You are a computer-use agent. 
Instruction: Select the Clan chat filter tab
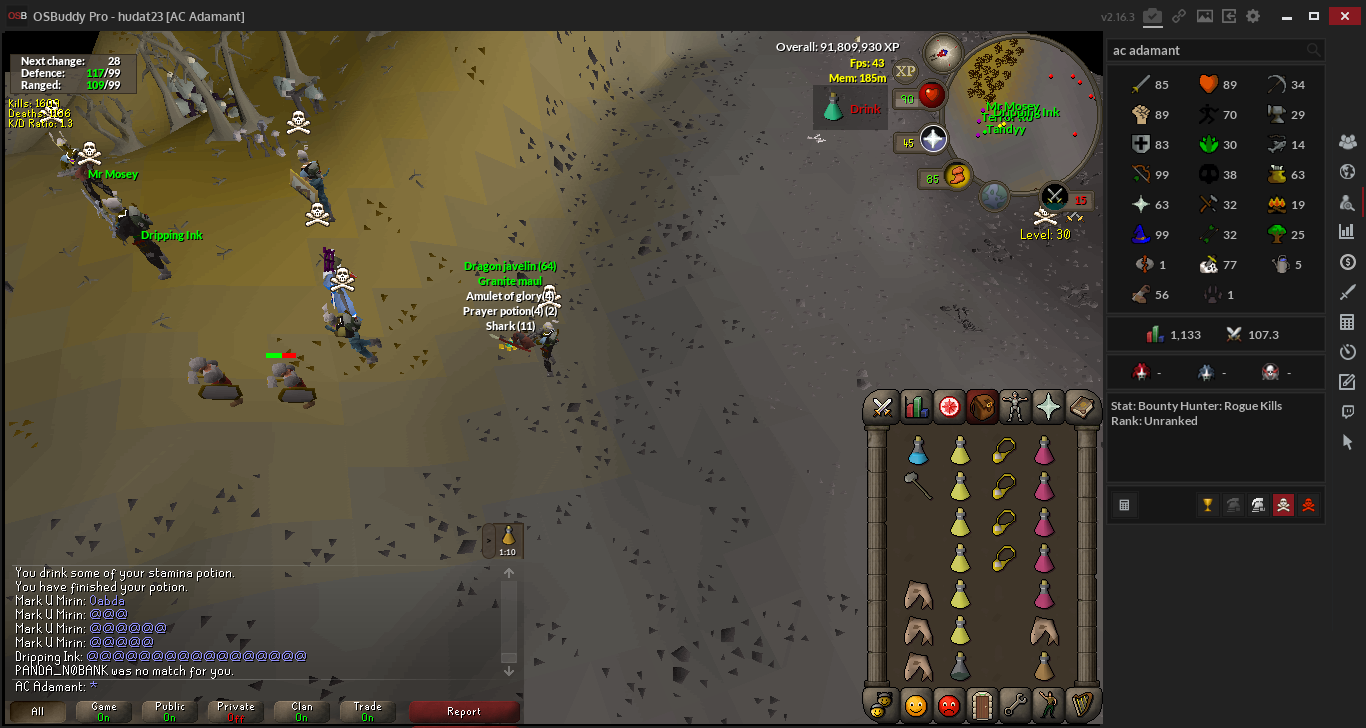tap(302, 711)
